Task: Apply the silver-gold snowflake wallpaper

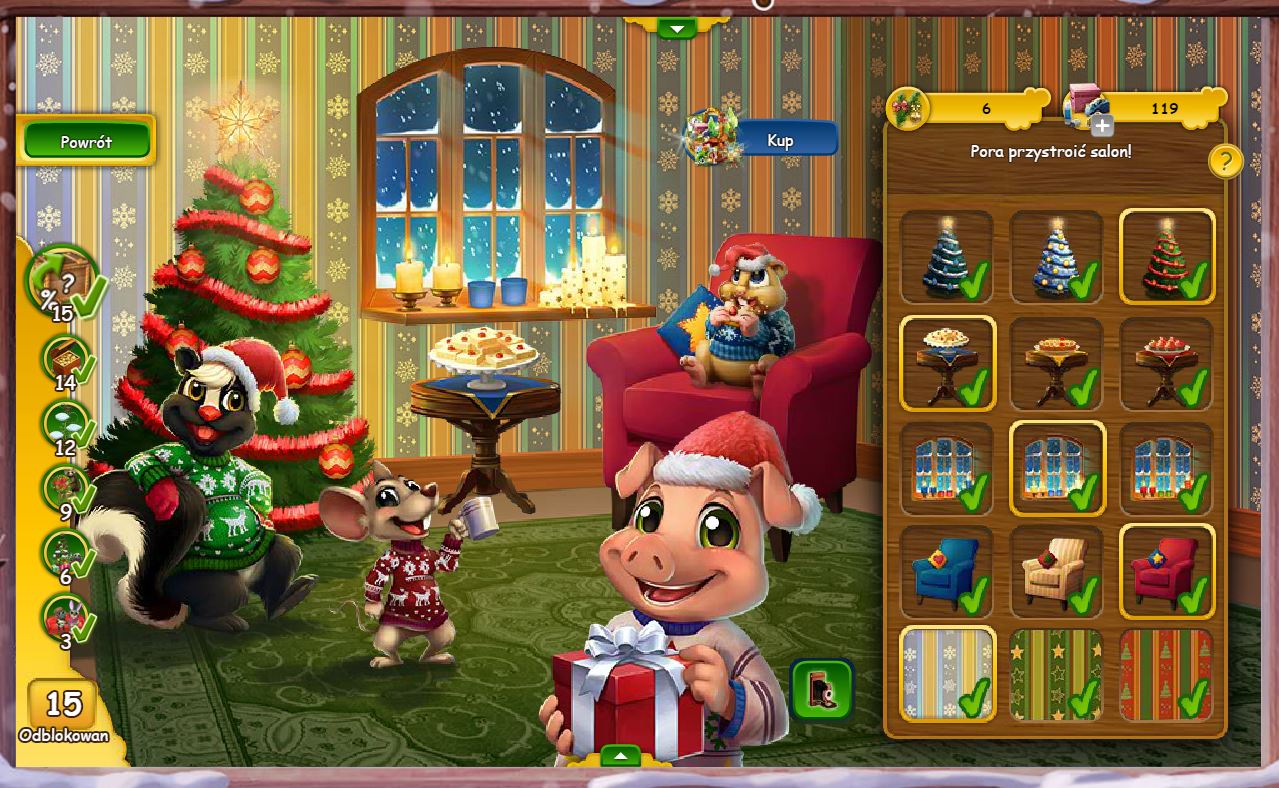Action: (x=946, y=673)
